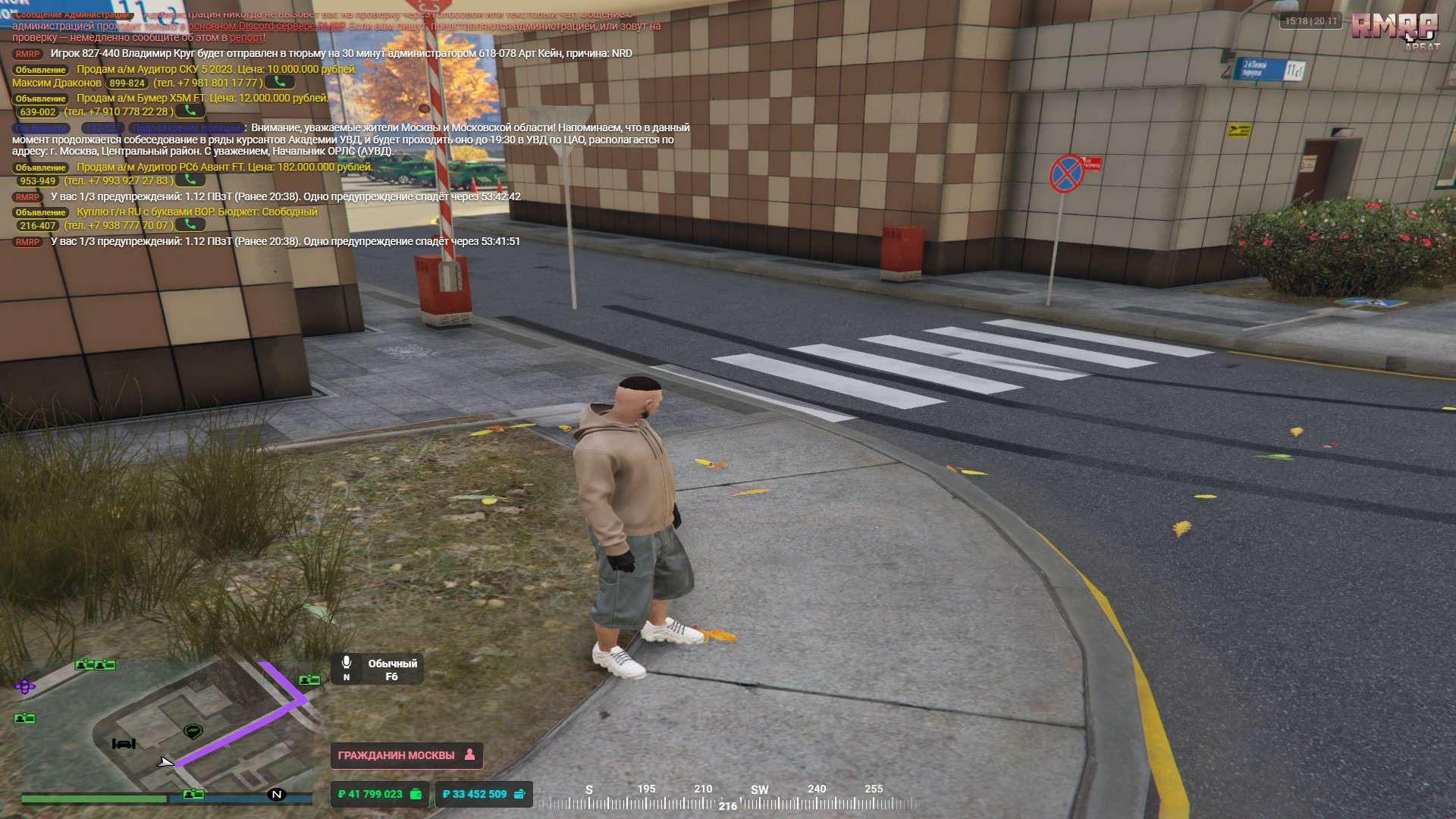This screenshot has height=819, width=1456.
Task: Call the buyer of ВОР license plates
Action: (190, 225)
